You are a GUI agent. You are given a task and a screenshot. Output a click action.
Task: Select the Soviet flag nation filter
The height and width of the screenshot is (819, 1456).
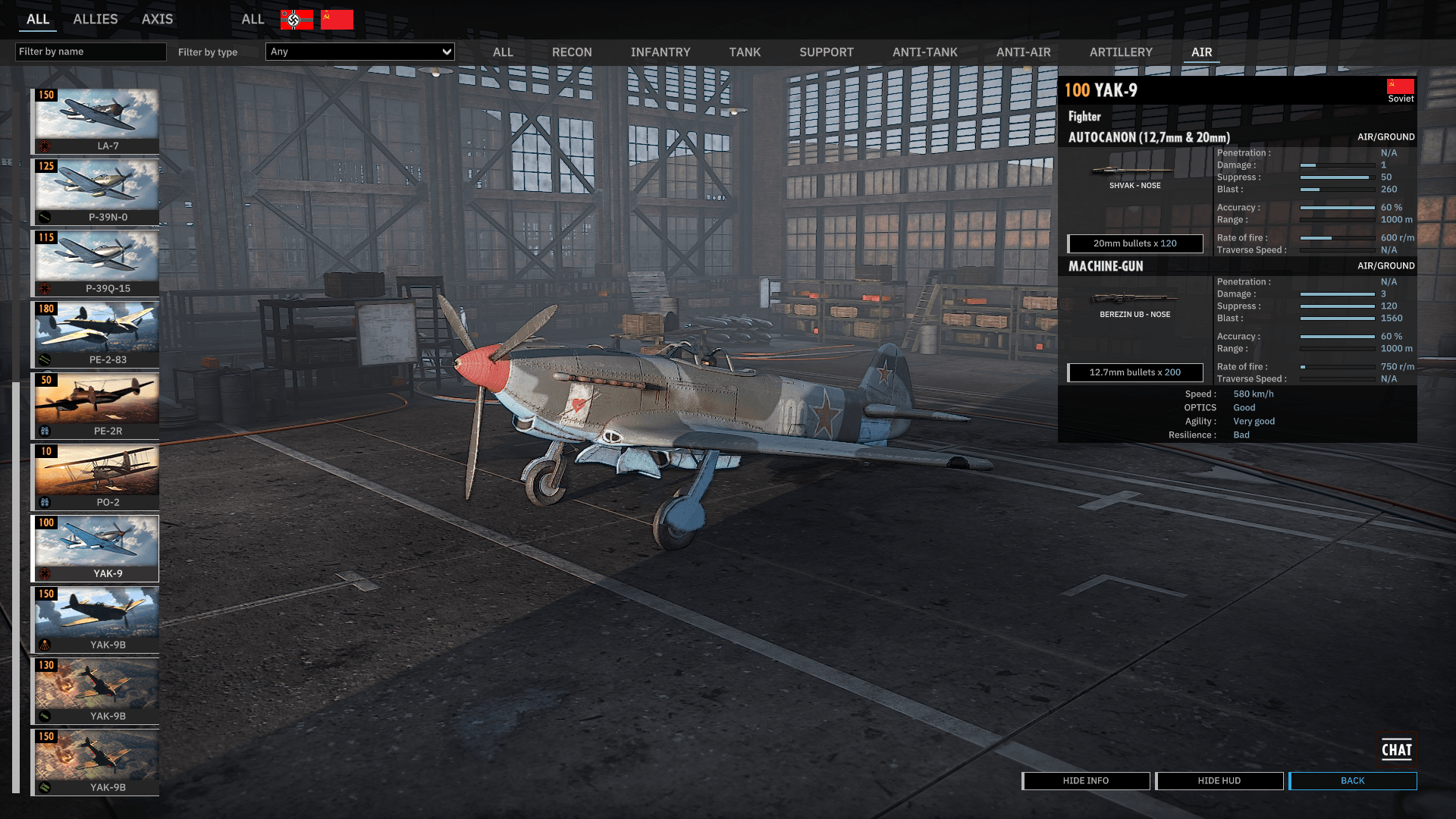[x=337, y=20]
